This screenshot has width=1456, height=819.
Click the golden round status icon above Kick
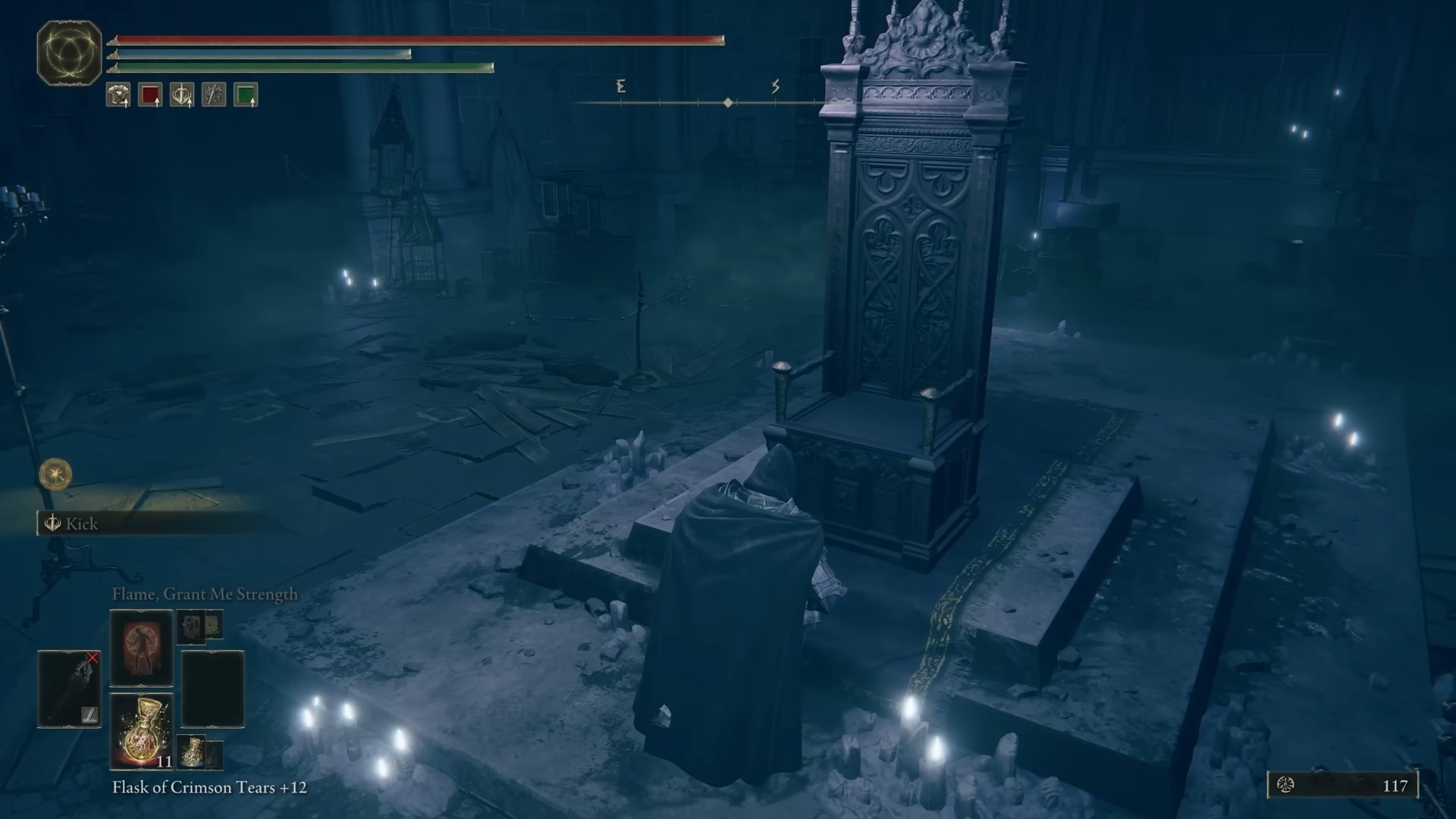[55, 475]
